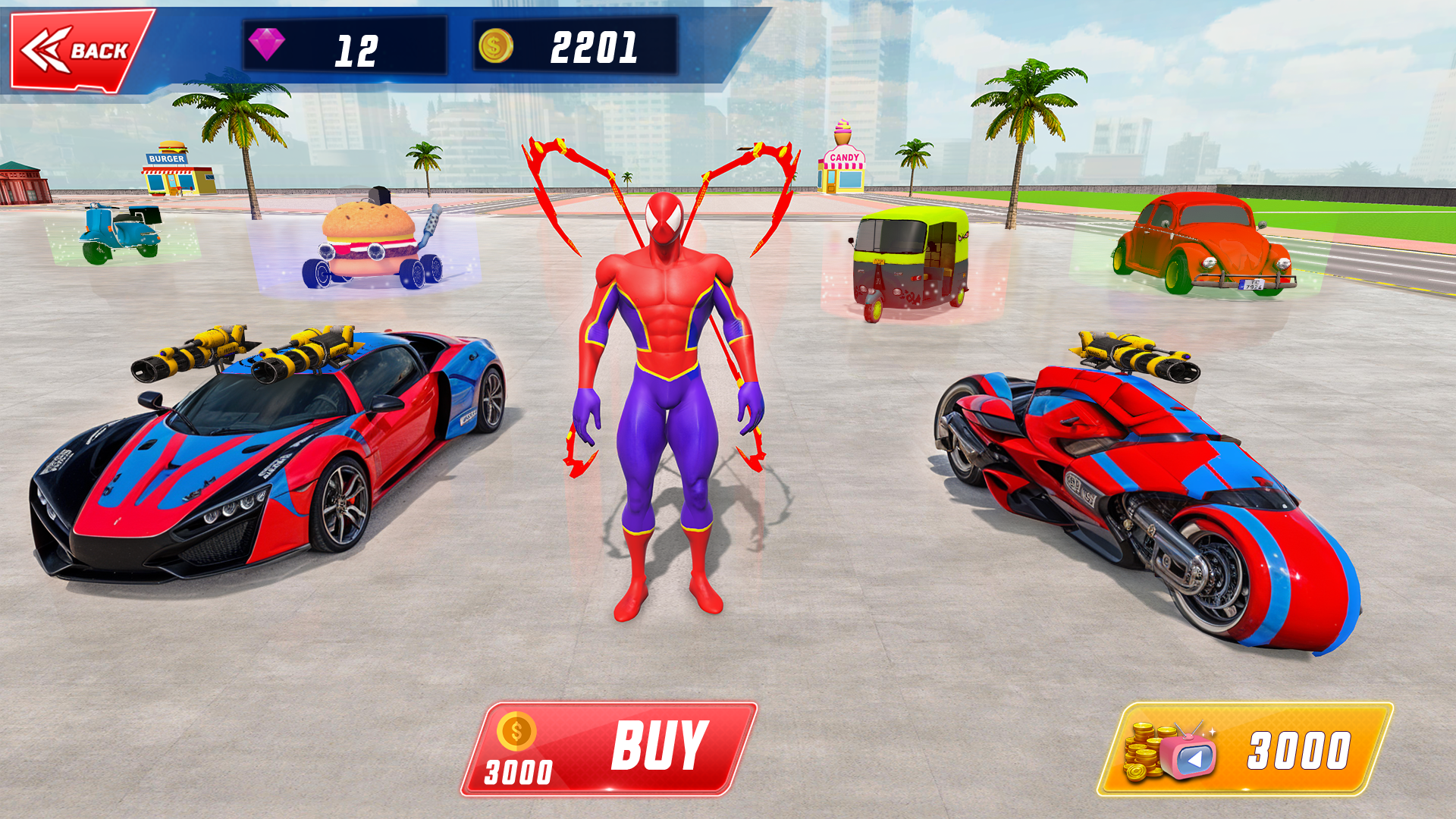Click the CANDY shop sign
This screenshot has width=1456, height=819.
843,155
